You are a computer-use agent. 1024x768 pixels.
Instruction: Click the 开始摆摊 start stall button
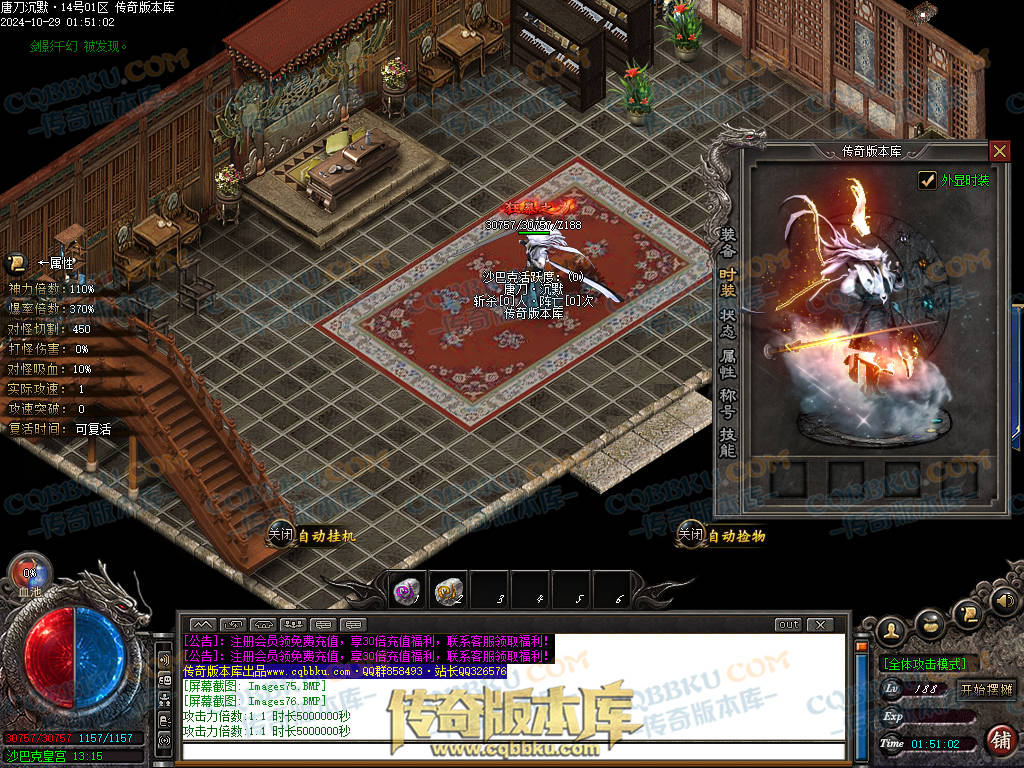pyautogui.click(x=986, y=689)
